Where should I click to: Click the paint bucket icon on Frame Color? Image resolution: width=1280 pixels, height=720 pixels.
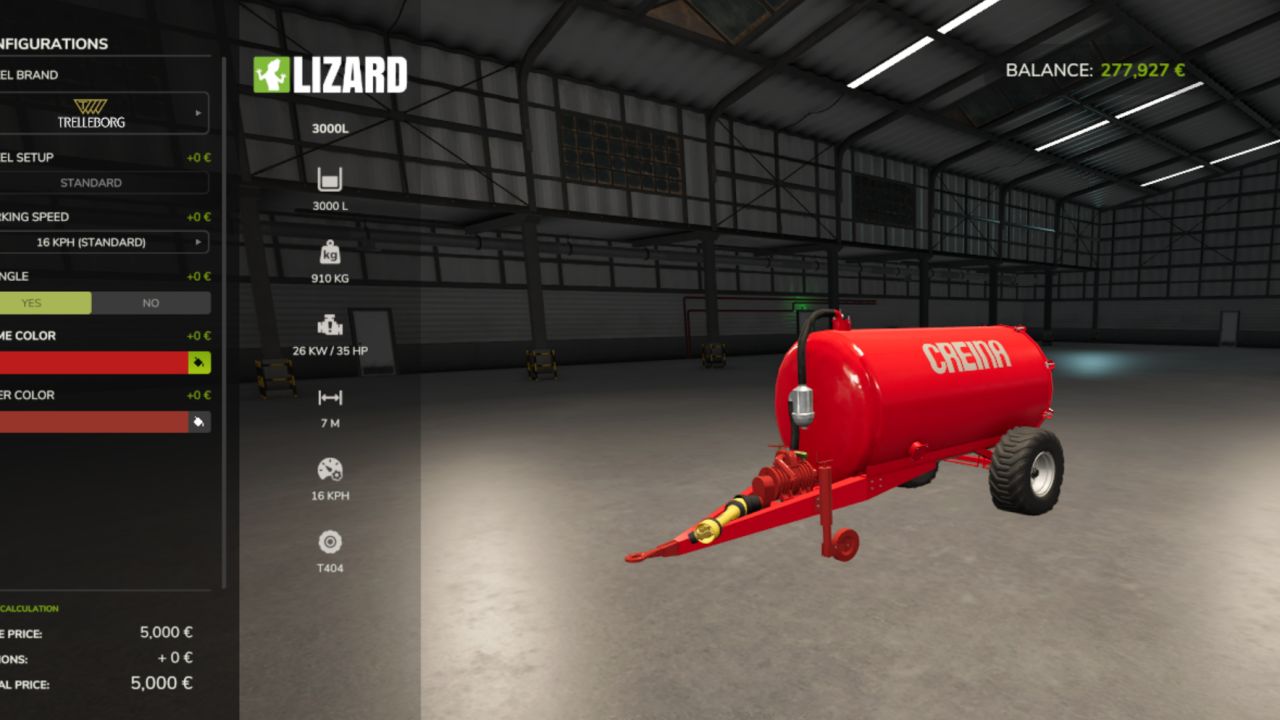click(x=198, y=363)
